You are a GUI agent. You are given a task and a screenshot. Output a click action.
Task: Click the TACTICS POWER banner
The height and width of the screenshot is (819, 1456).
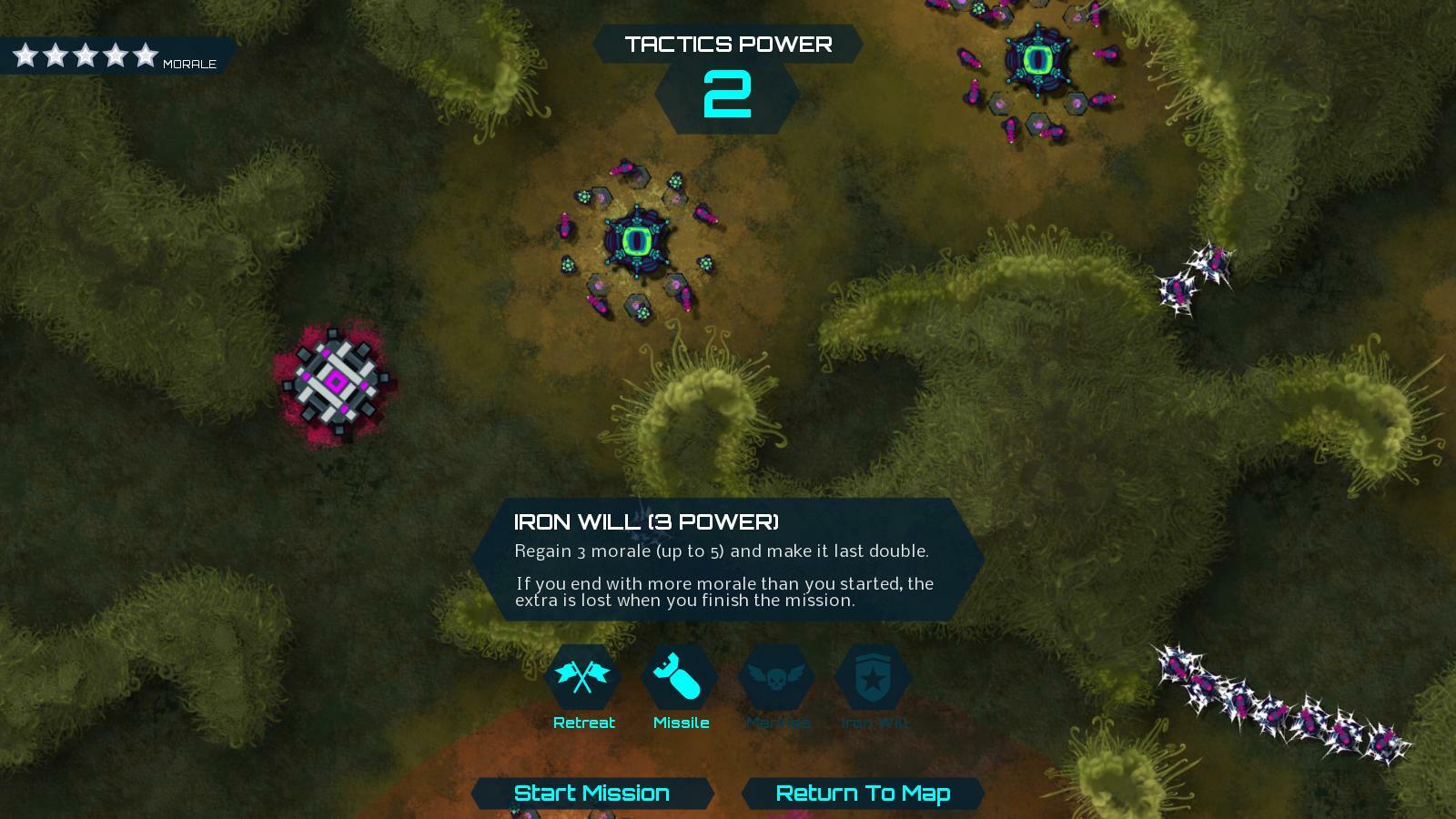[727, 44]
